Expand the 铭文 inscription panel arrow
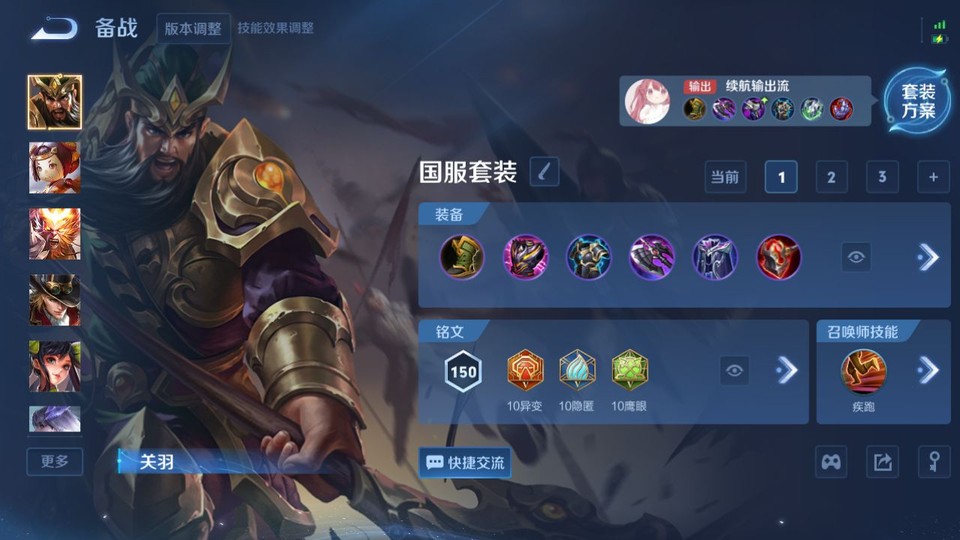This screenshot has width=960, height=540. [787, 371]
